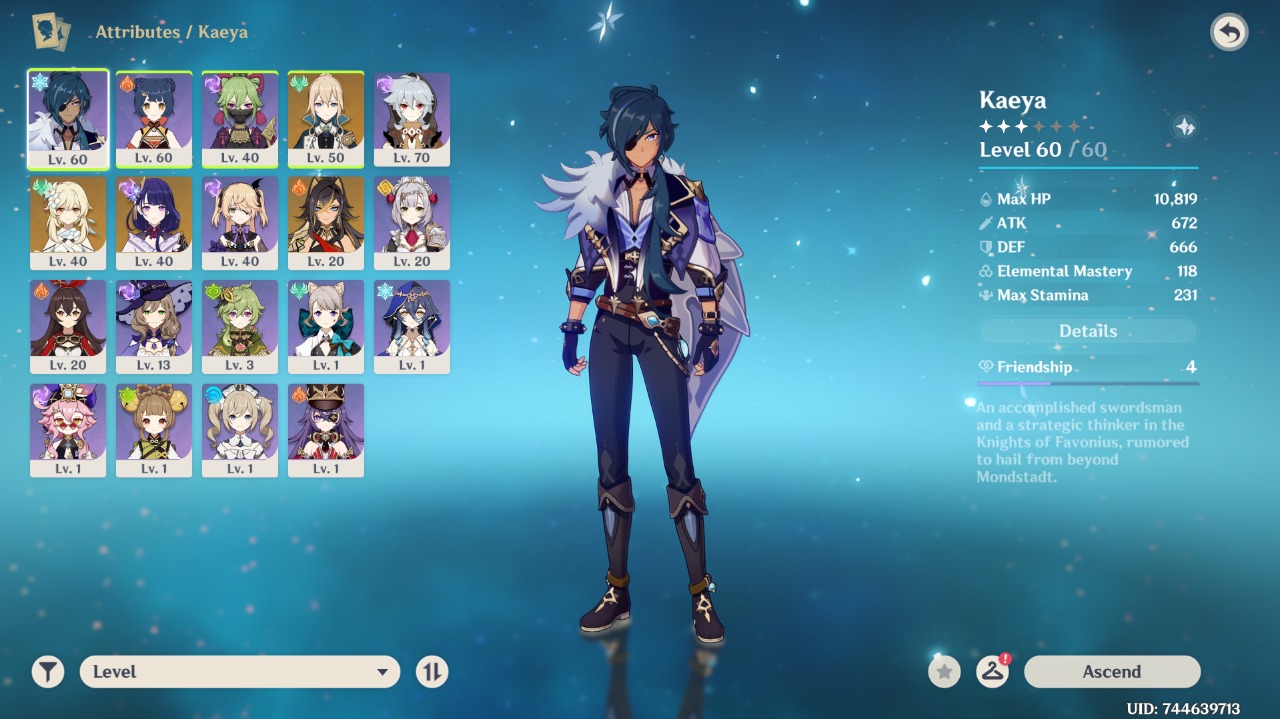Click the back arrow to exit Attributes
Screen dimensions: 1280x719
pyautogui.click(x=1229, y=33)
